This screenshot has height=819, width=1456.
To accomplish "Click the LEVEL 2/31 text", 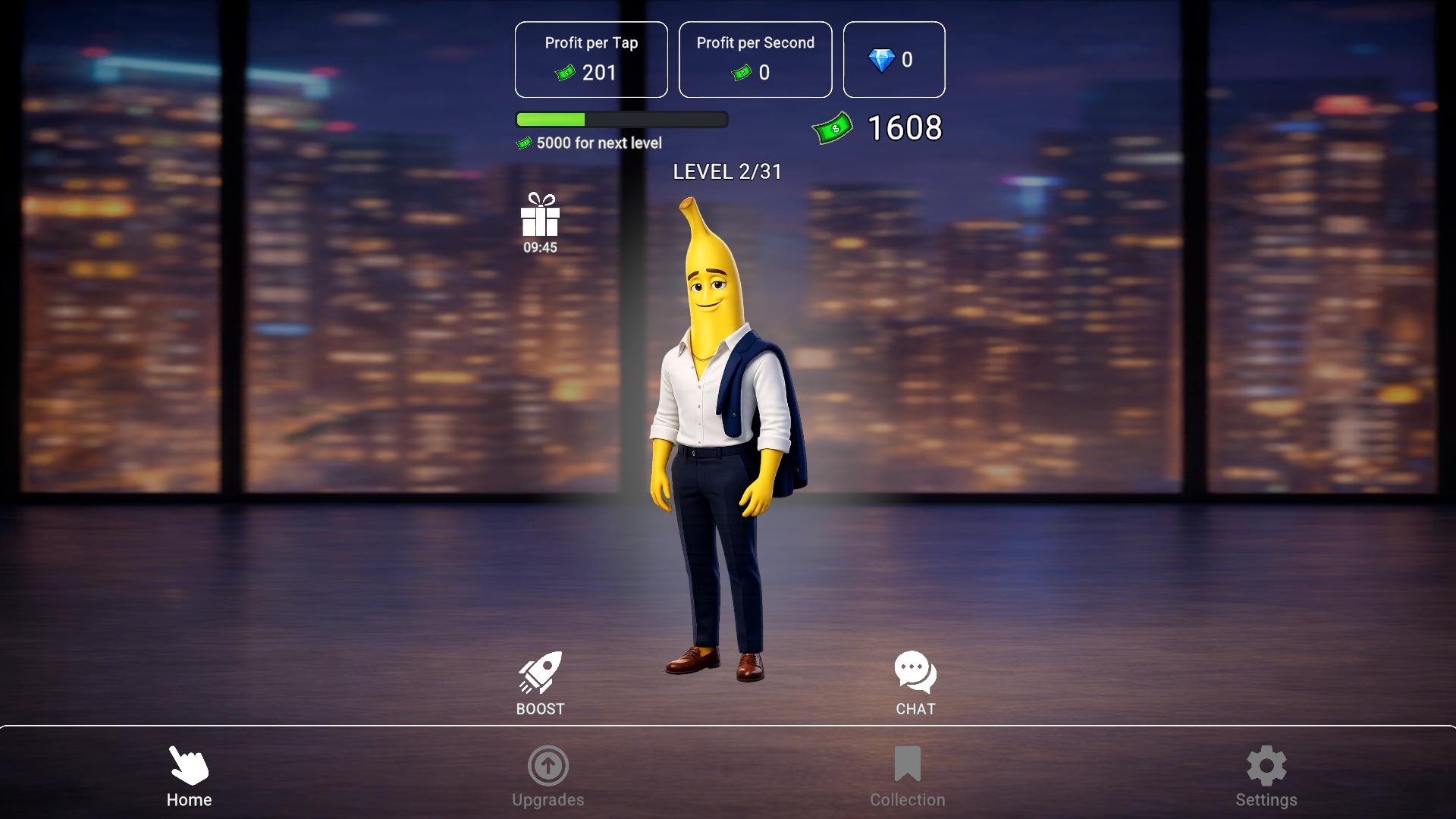I will [727, 172].
